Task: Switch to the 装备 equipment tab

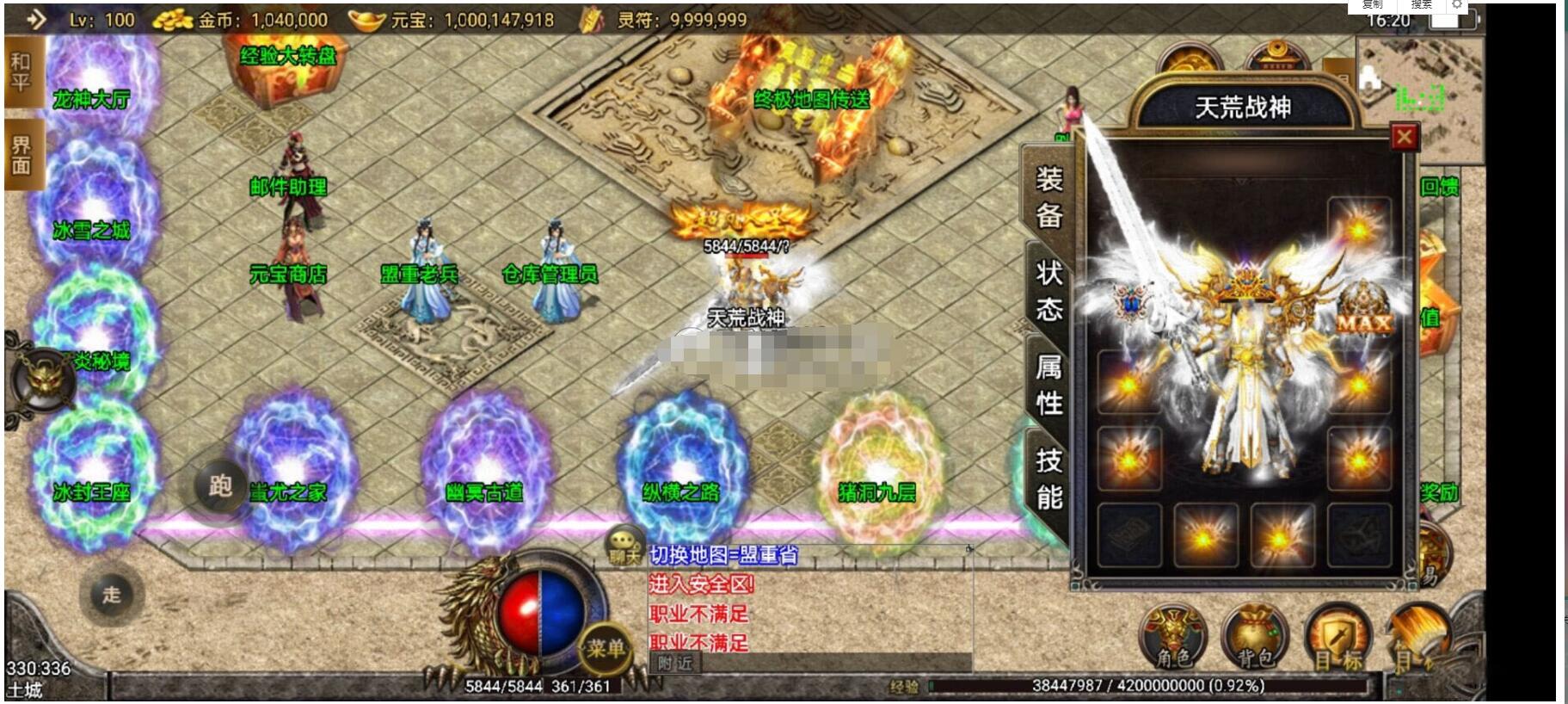Action: tap(1048, 197)
